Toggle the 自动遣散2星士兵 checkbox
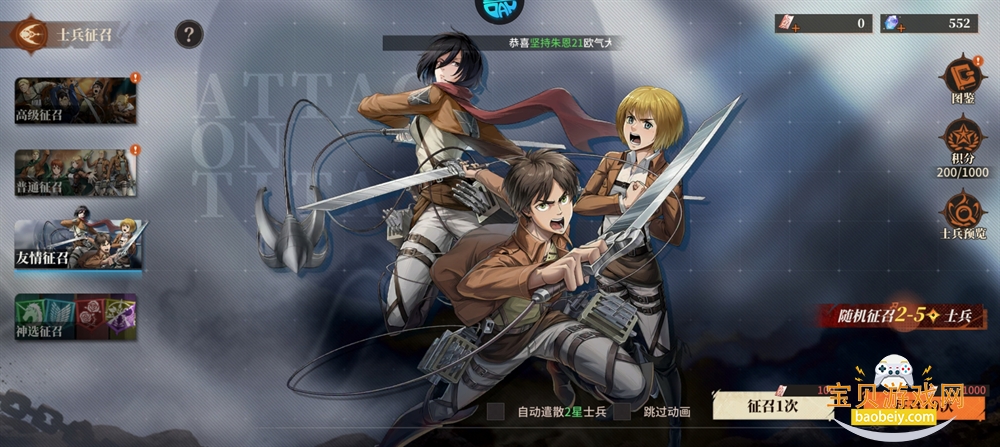Viewport: 1000px width, 447px height. (496, 411)
